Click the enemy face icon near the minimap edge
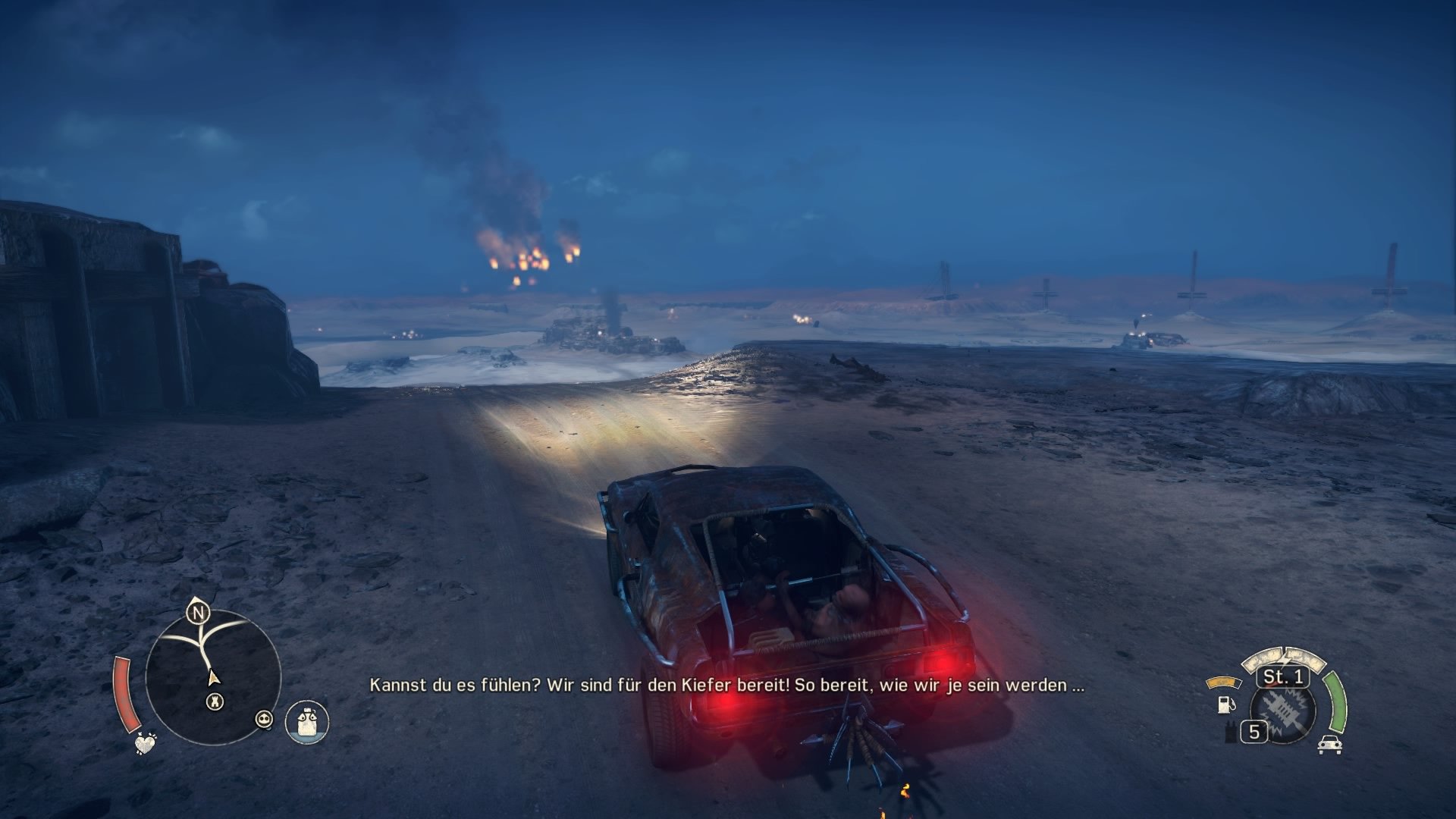The image size is (1456, 819). pos(265,719)
